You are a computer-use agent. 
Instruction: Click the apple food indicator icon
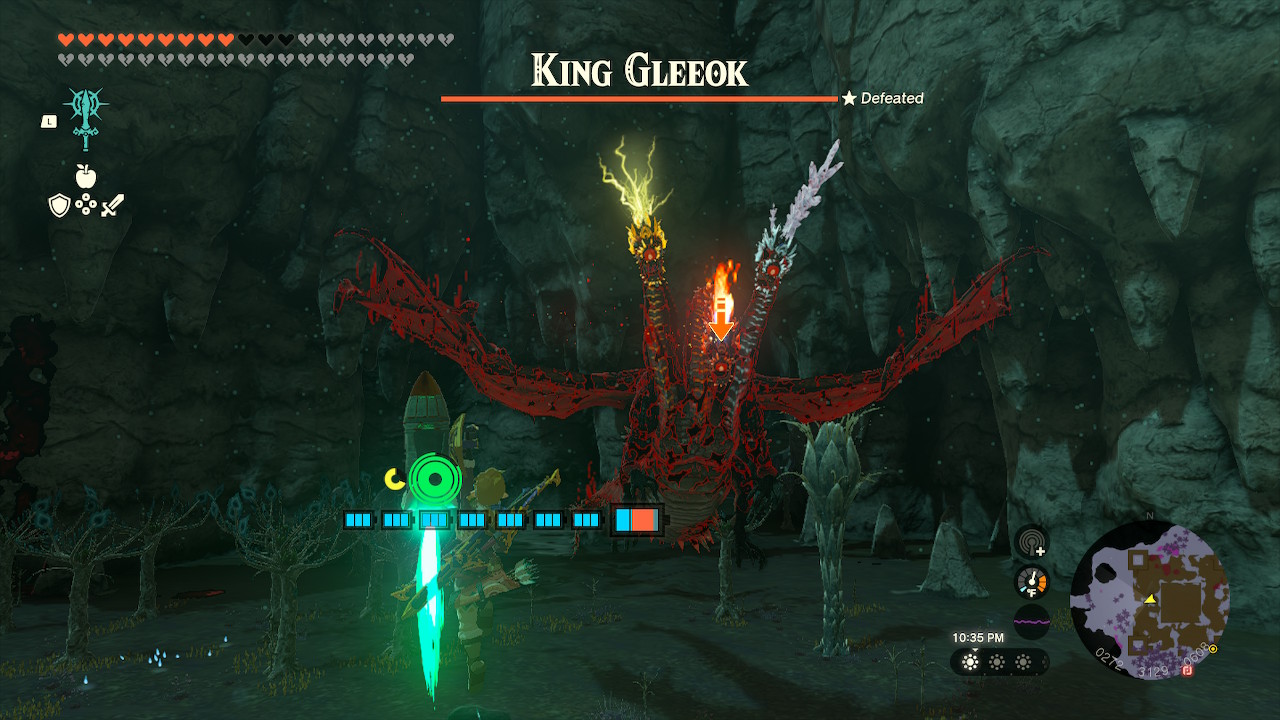click(x=88, y=177)
